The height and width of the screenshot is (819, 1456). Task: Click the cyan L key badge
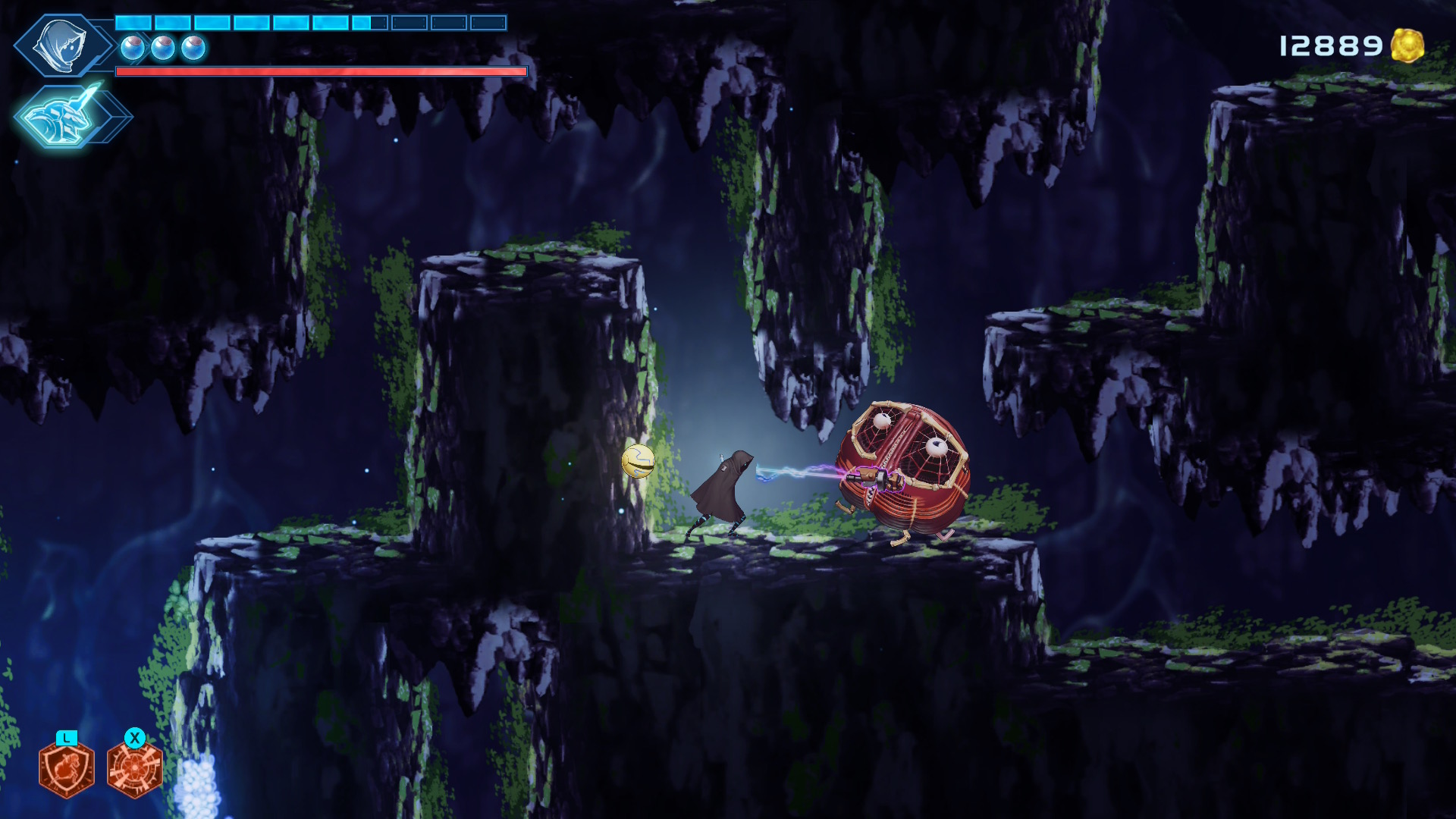[67, 736]
